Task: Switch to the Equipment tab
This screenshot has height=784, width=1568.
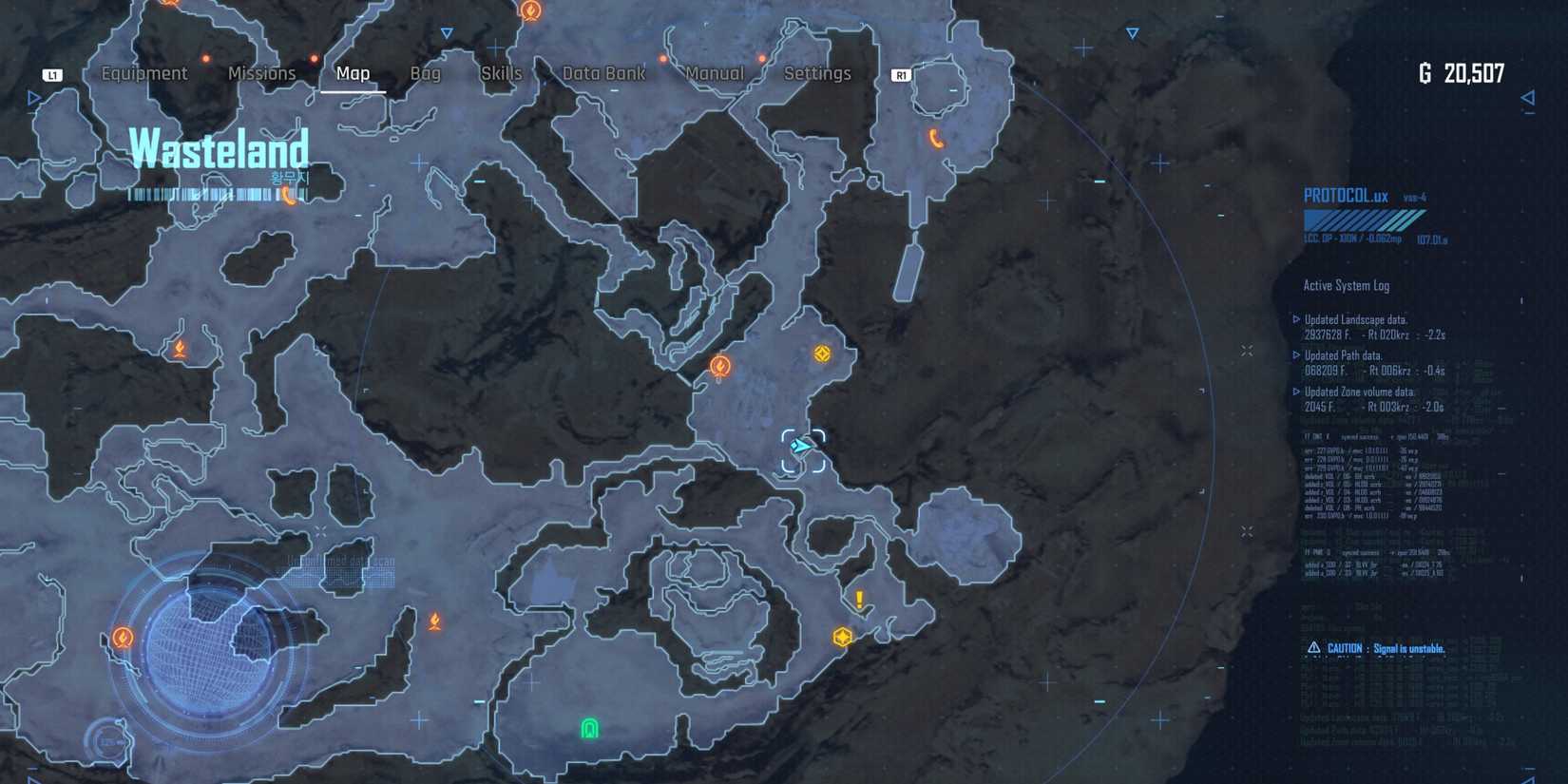Action: point(144,73)
